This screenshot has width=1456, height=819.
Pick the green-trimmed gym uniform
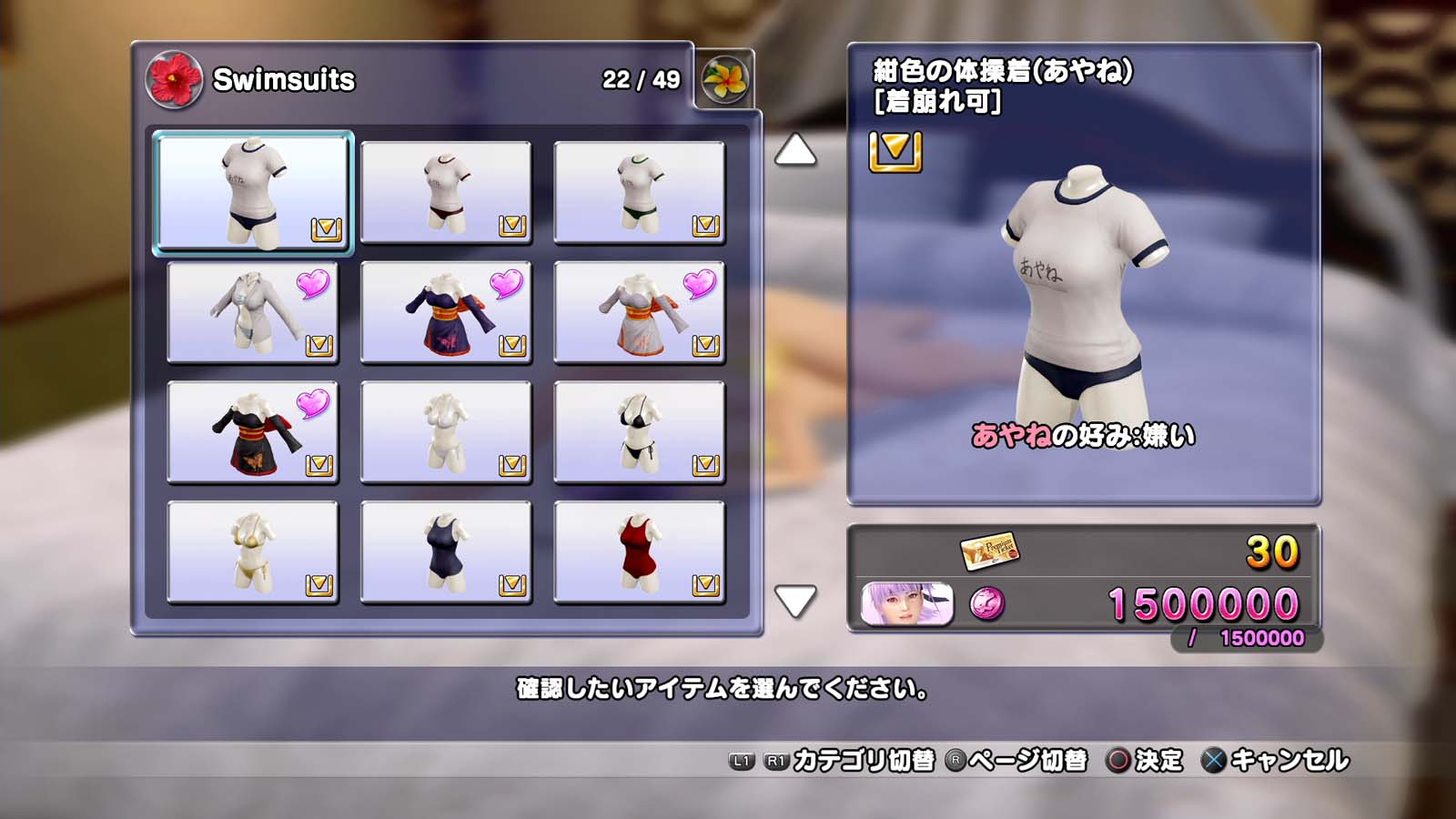(x=639, y=192)
